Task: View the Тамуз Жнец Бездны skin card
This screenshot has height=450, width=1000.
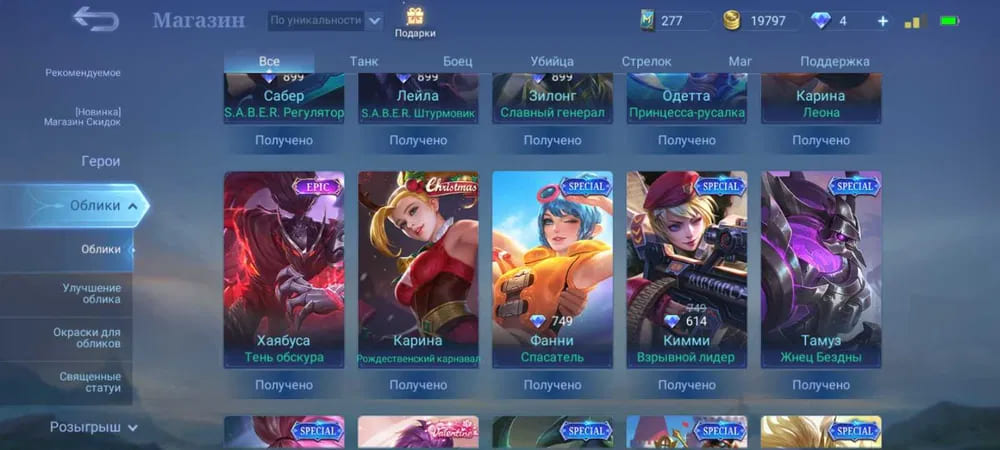Action: (821, 268)
